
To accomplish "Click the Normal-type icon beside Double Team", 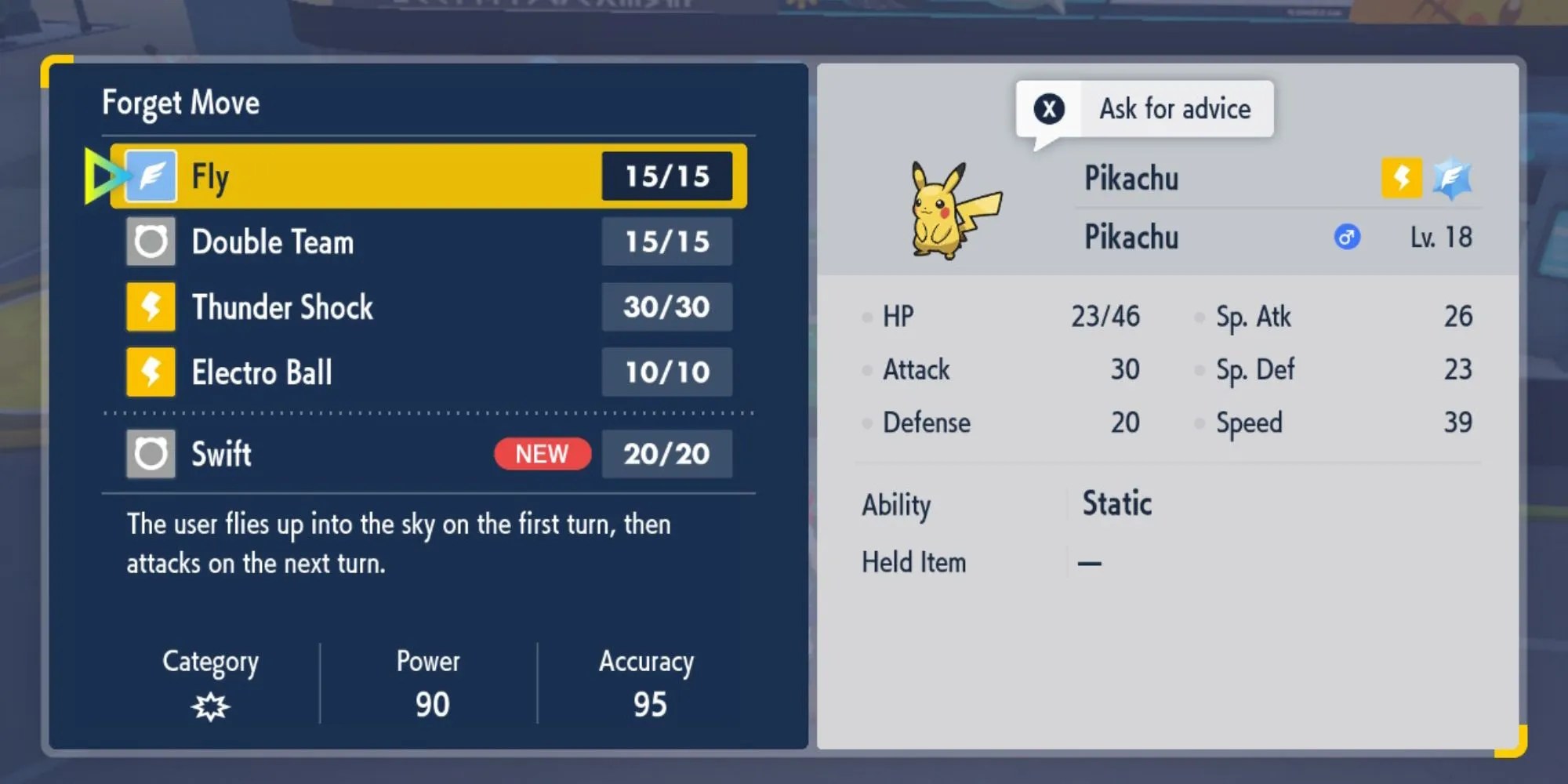I will 150,241.
